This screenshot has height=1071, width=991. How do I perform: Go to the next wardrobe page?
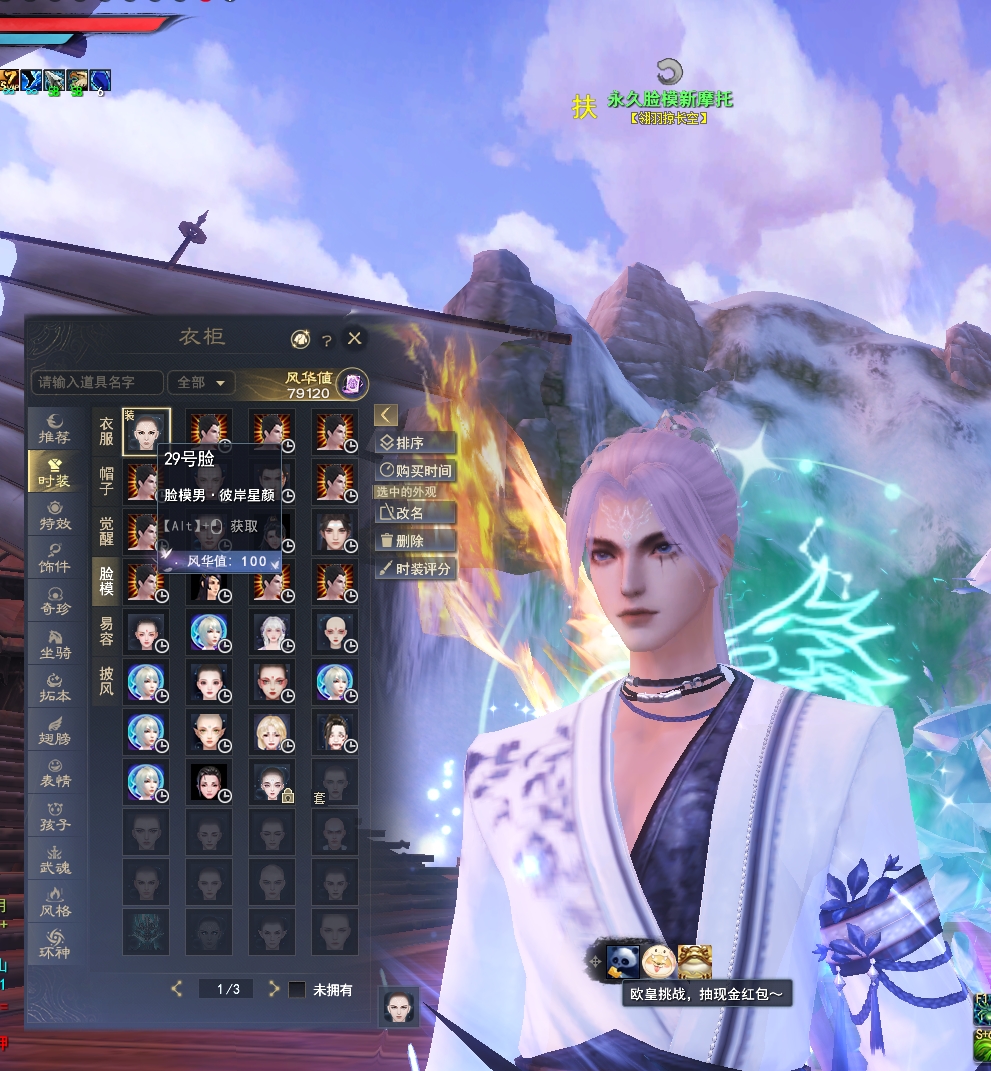273,989
